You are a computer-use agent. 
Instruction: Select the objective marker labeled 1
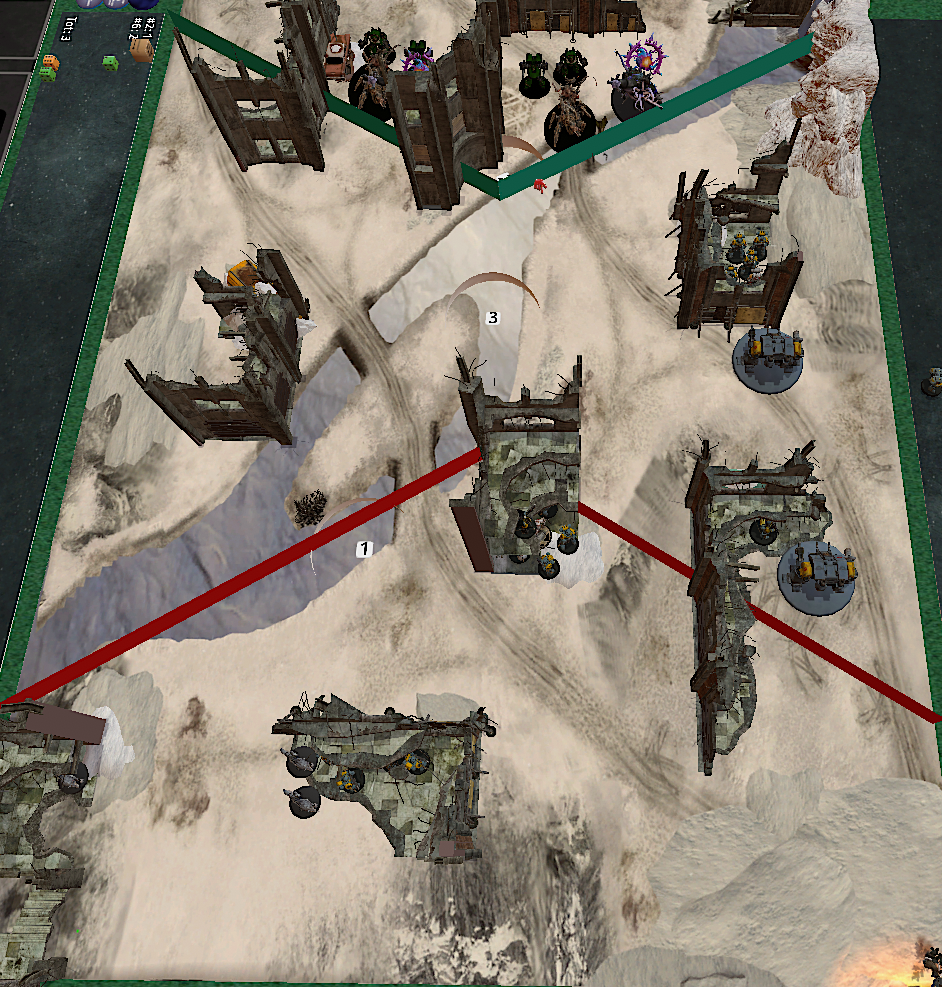pyautogui.click(x=365, y=548)
